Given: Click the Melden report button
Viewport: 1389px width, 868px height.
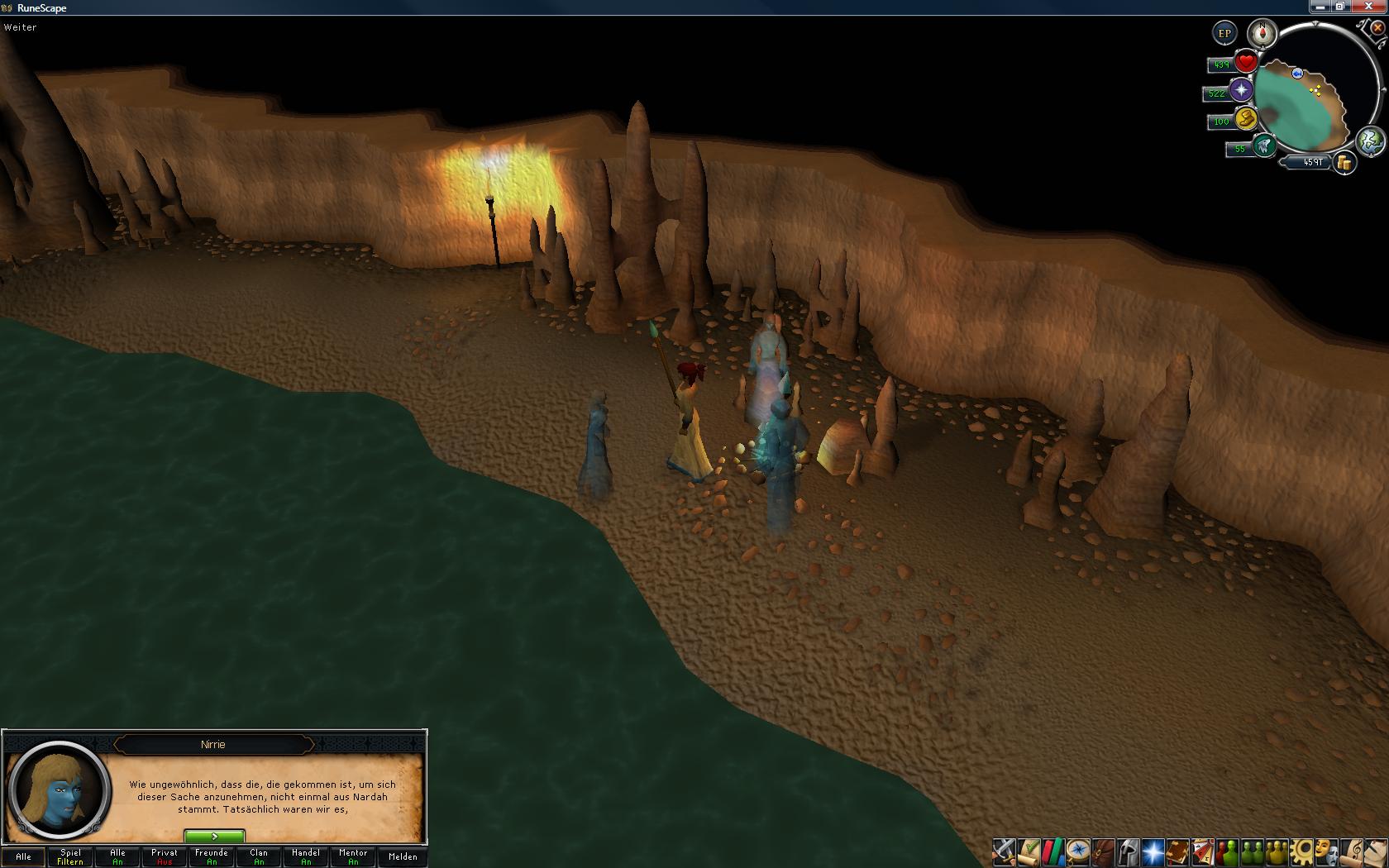Looking at the screenshot, I should tap(403, 856).
